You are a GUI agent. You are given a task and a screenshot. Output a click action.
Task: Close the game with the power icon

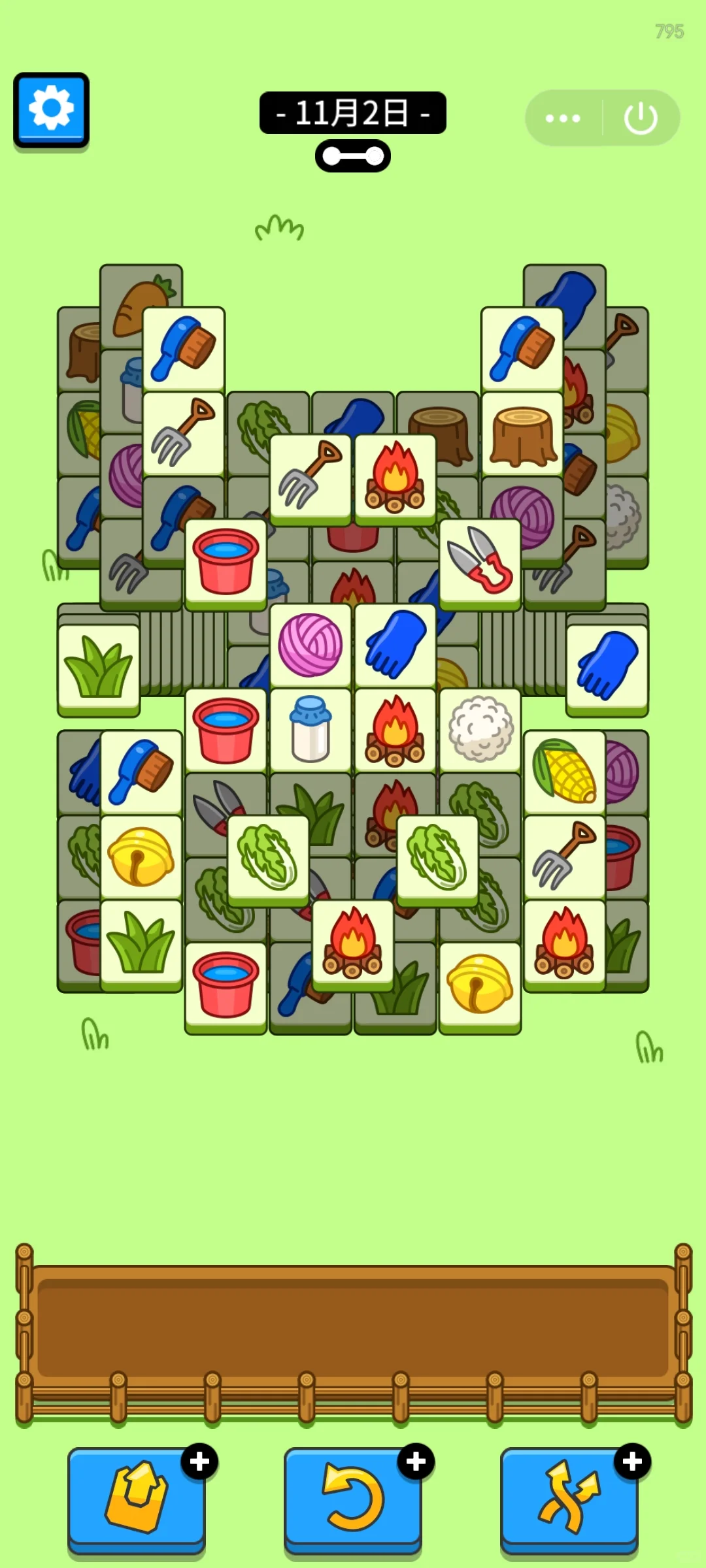[640, 118]
